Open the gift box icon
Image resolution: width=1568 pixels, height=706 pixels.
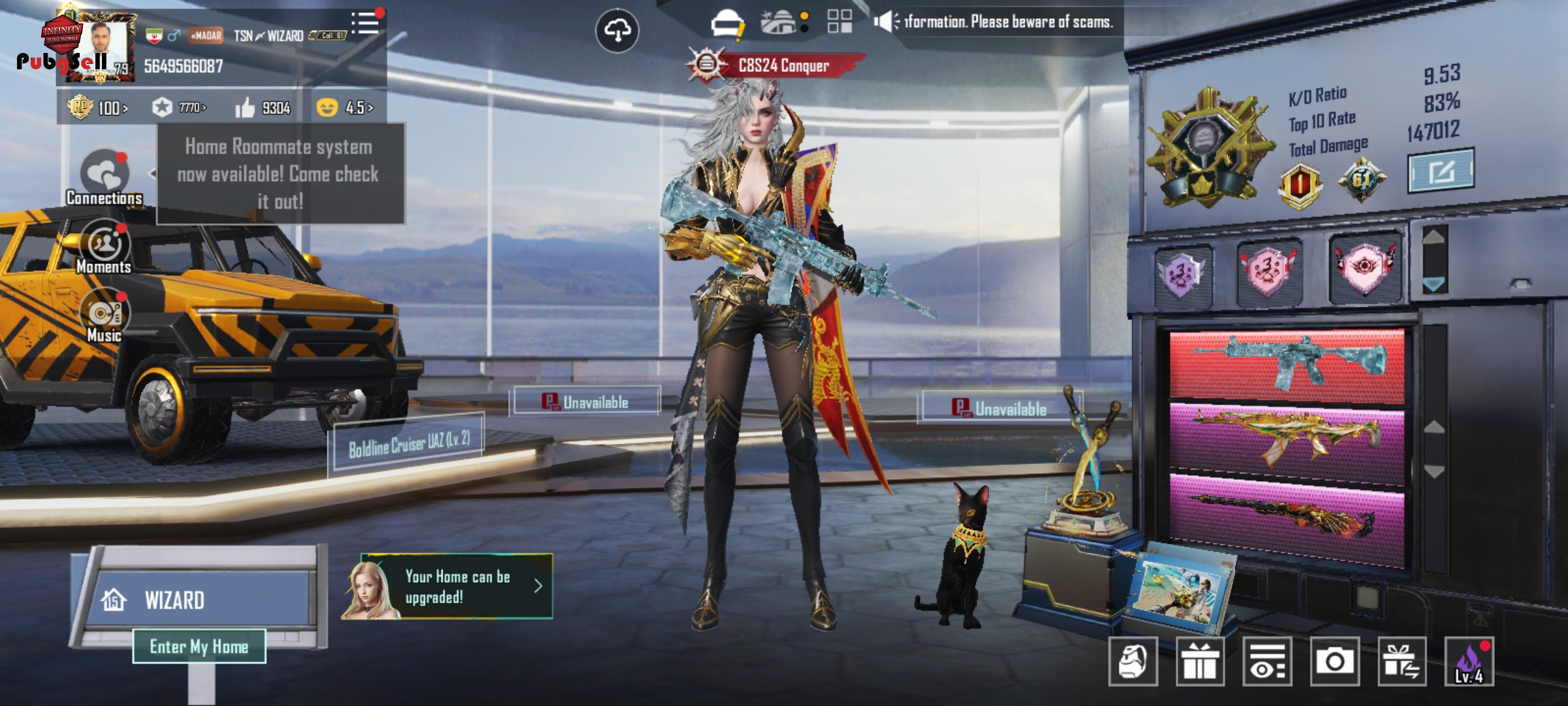[x=1200, y=662]
